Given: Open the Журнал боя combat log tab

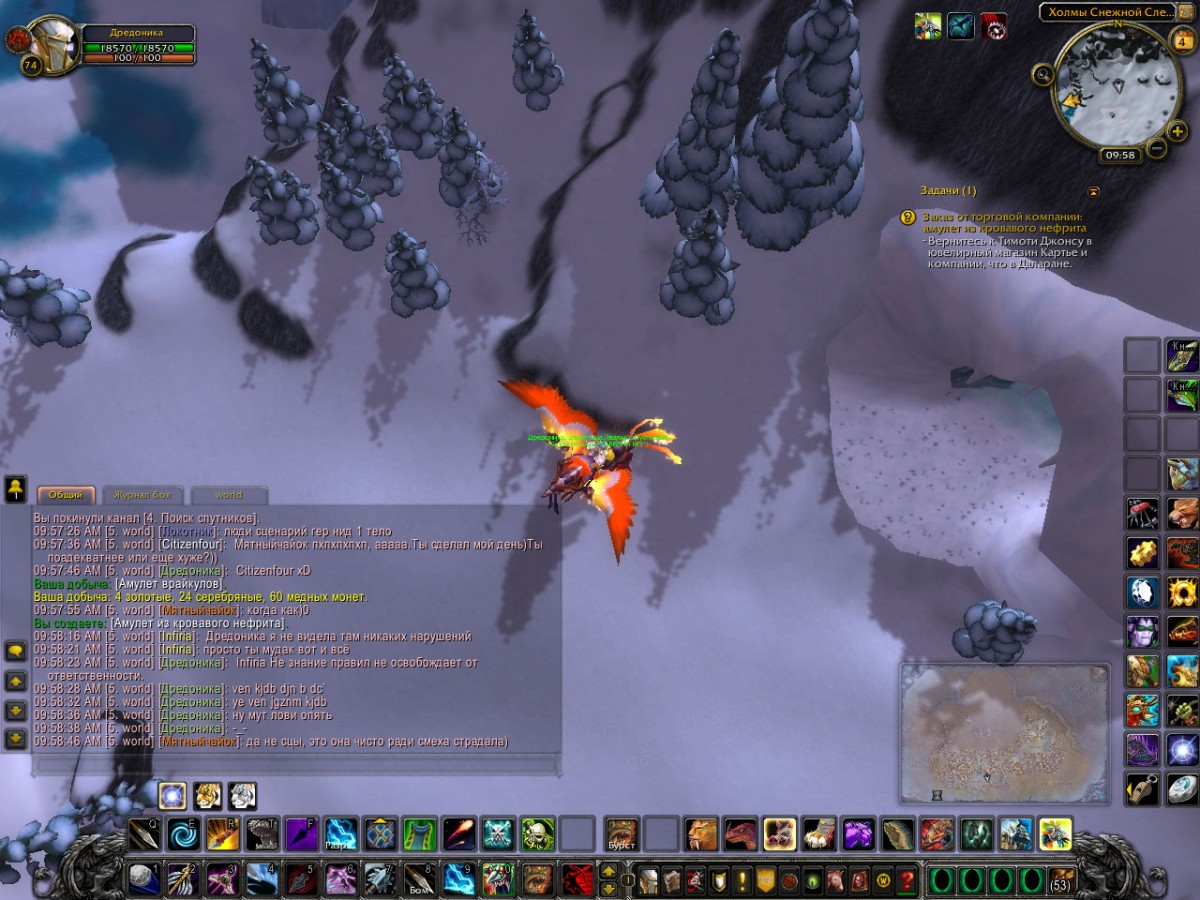Looking at the screenshot, I should click(x=143, y=495).
